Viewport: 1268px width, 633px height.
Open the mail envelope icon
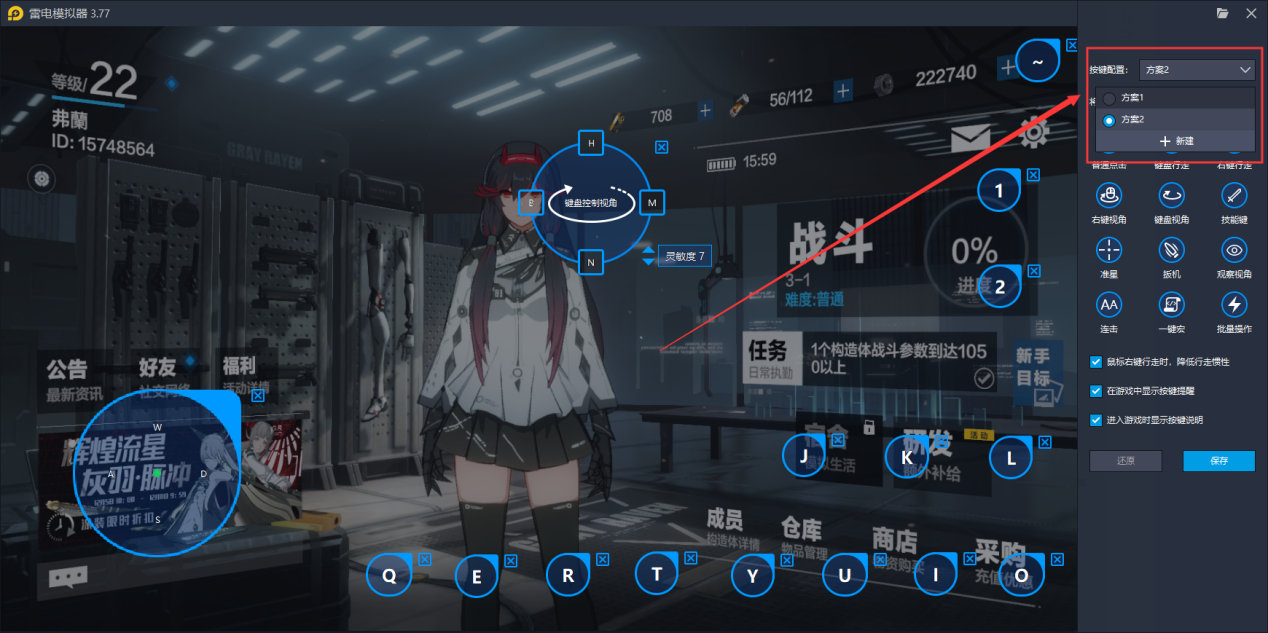coord(970,139)
